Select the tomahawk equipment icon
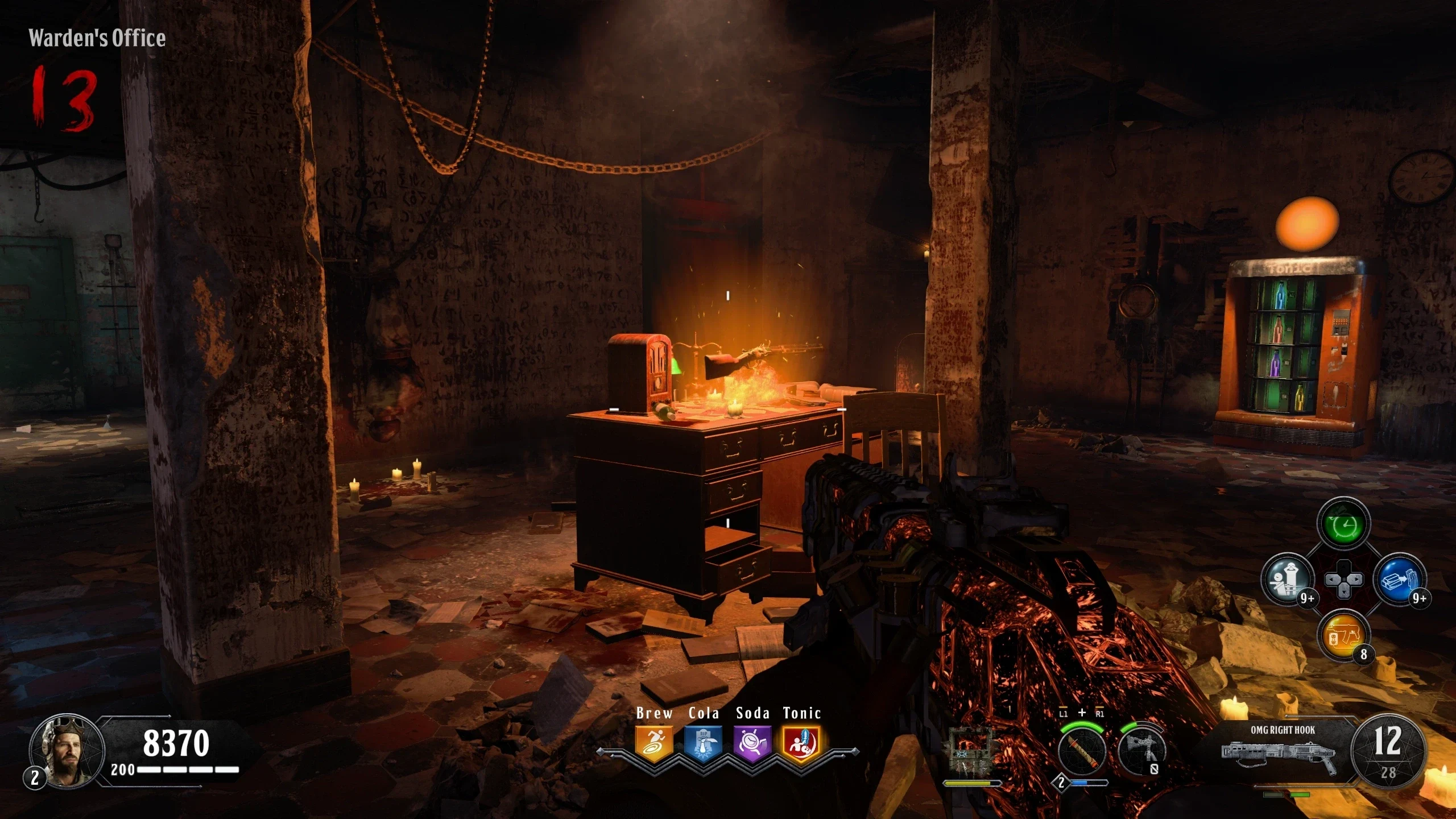Image resolution: width=1456 pixels, height=819 pixels. [x=1141, y=751]
